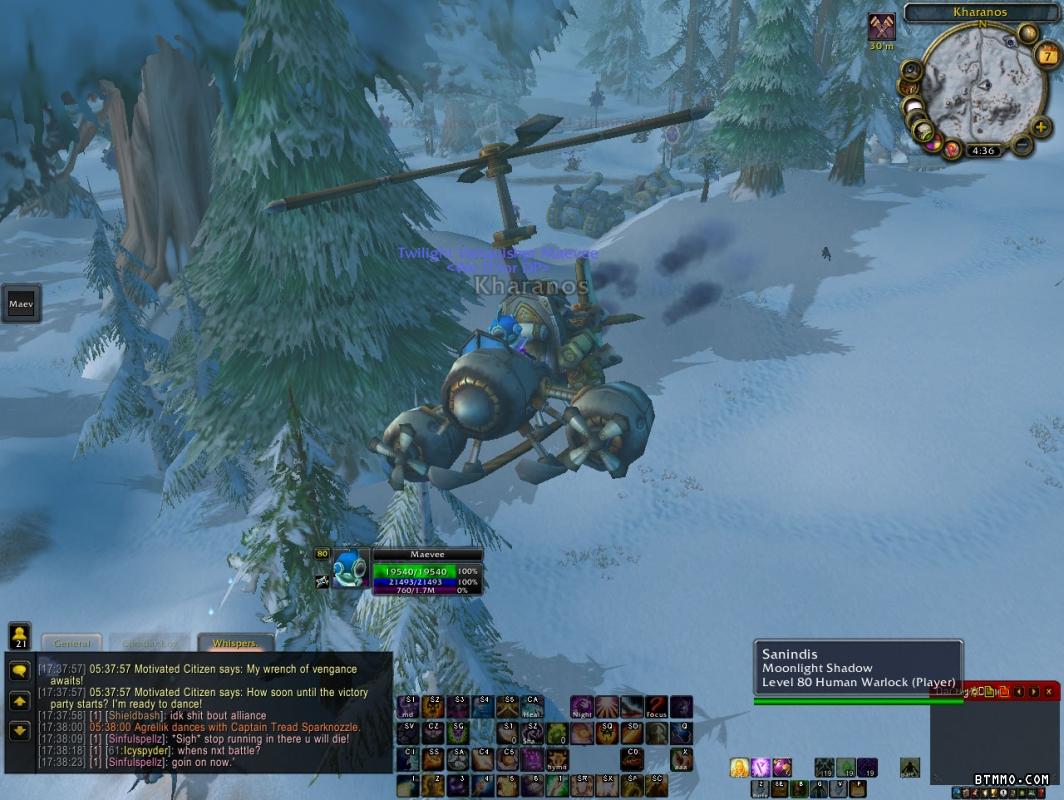
Task: Switch to the Whispers chat tab
Action: coord(235,643)
